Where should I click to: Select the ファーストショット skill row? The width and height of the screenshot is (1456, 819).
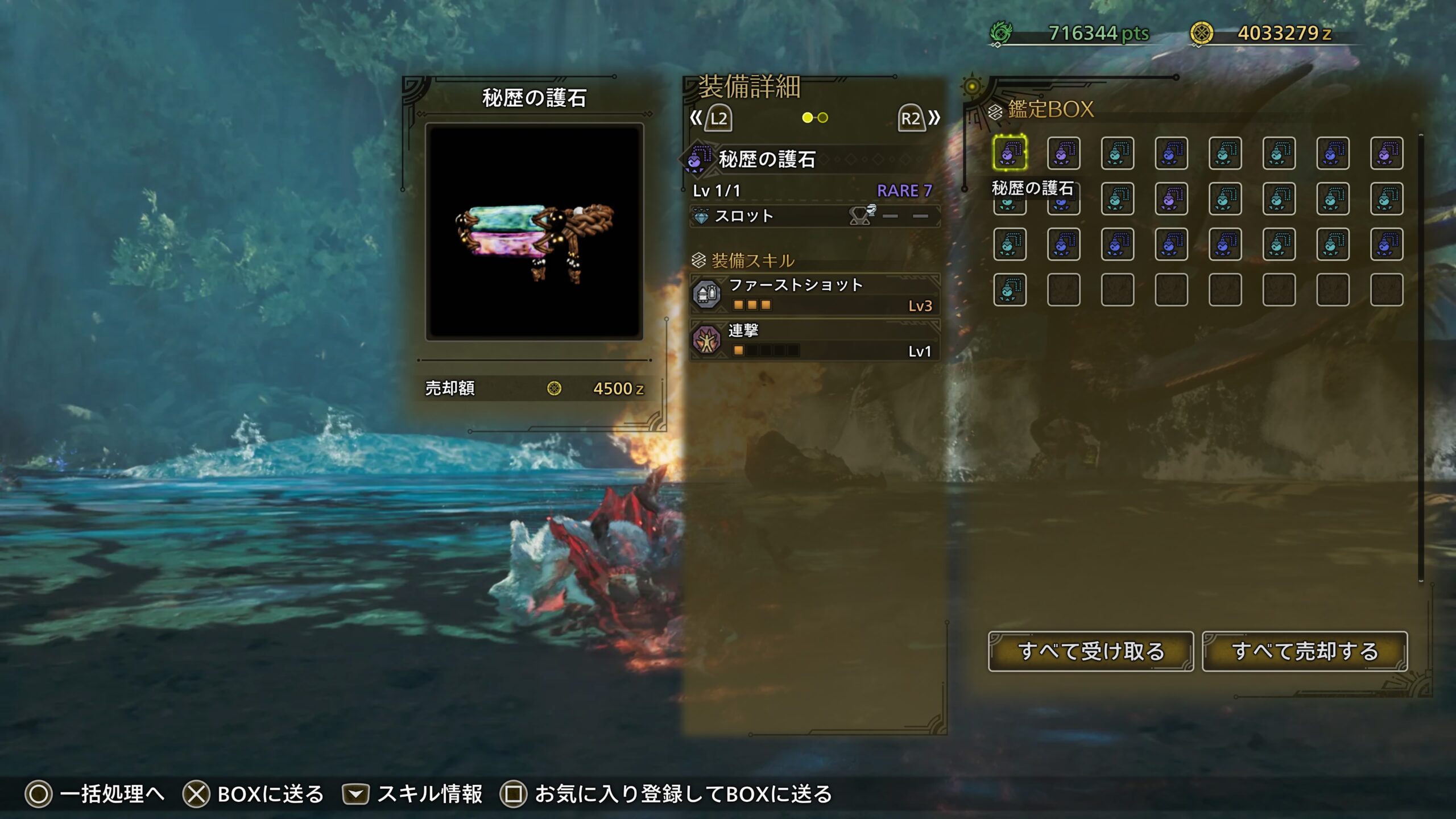coord(814,295)
